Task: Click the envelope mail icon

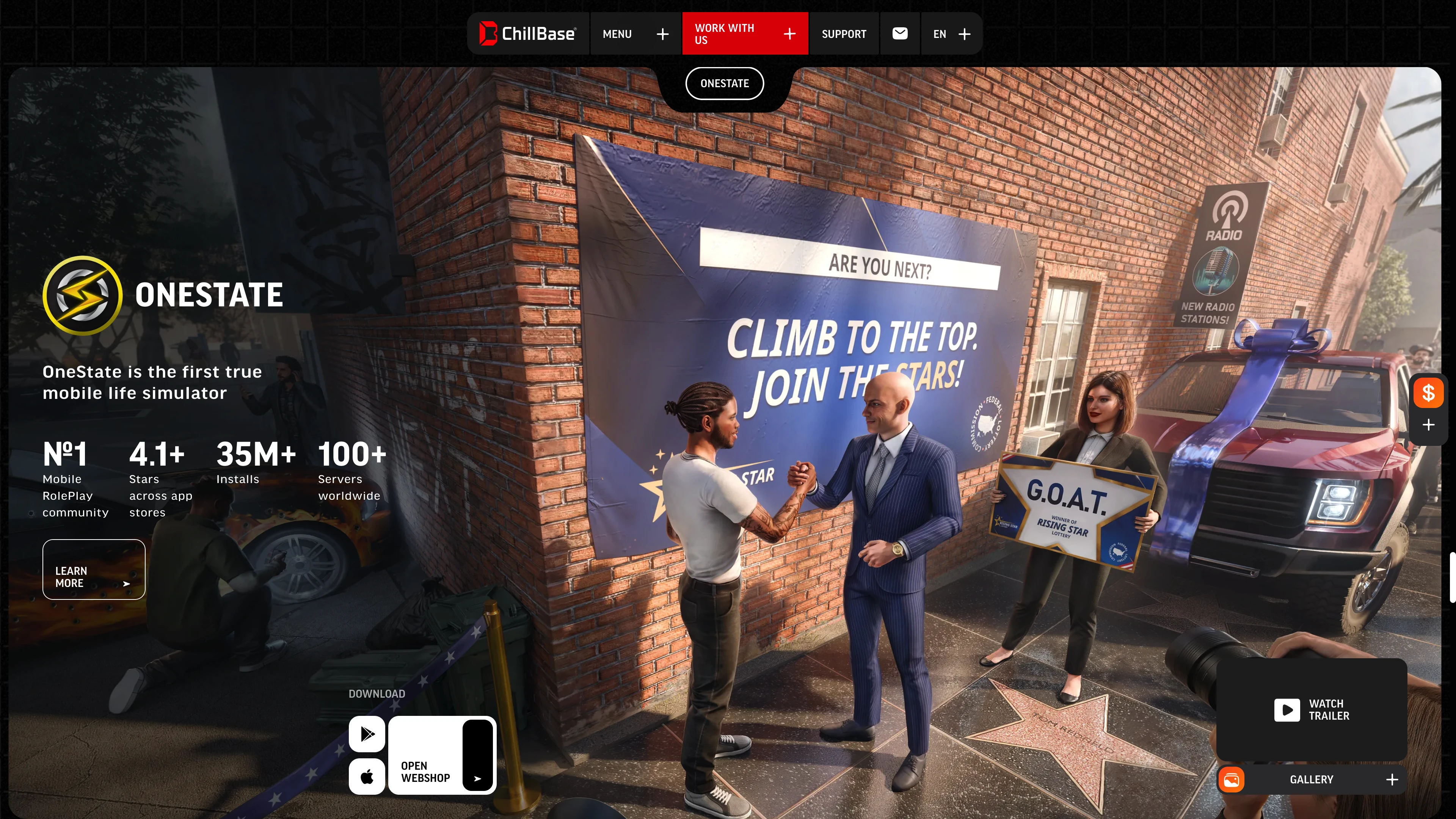Action: (900, 34)
